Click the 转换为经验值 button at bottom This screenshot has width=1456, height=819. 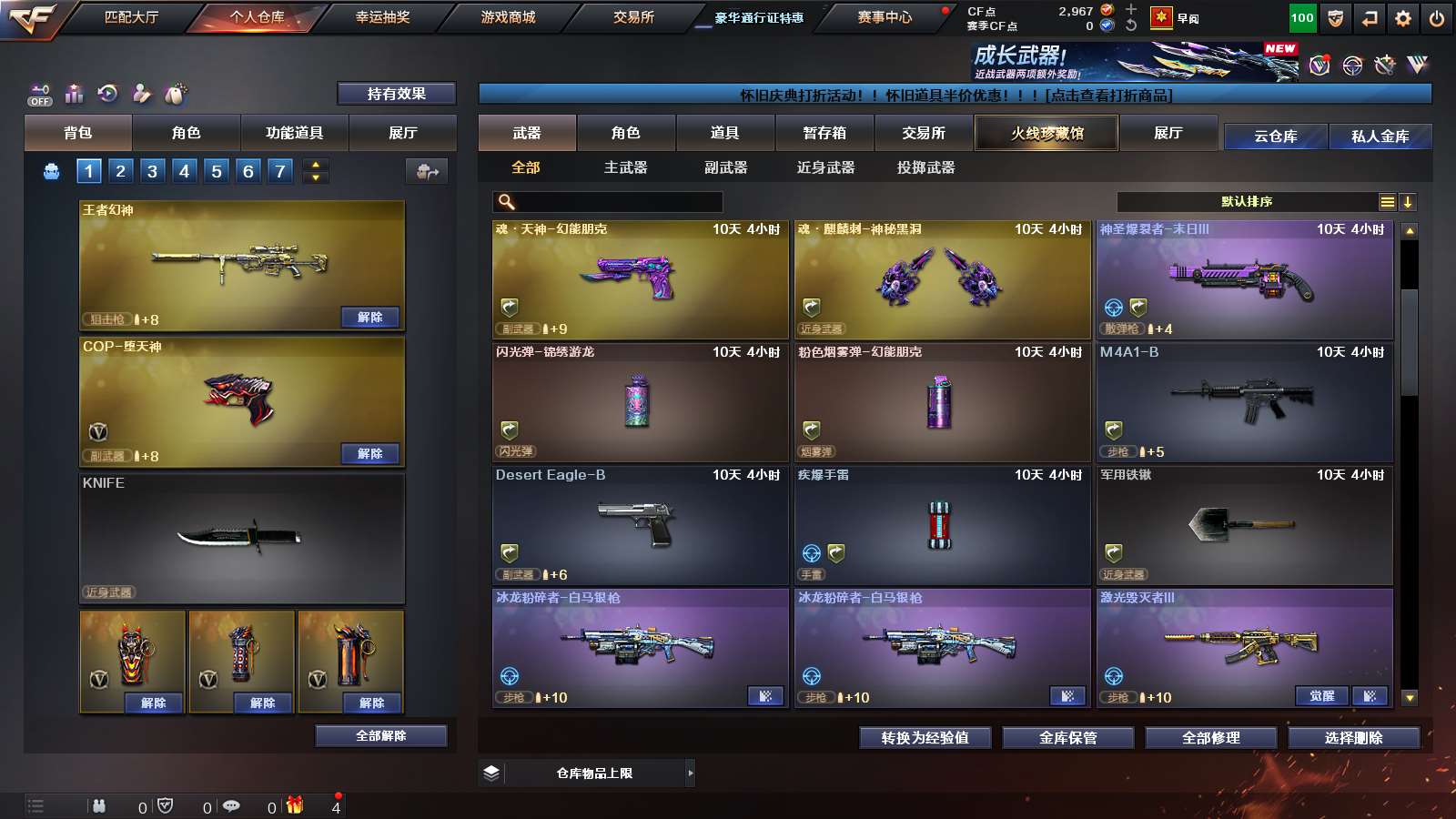(925, 738)
